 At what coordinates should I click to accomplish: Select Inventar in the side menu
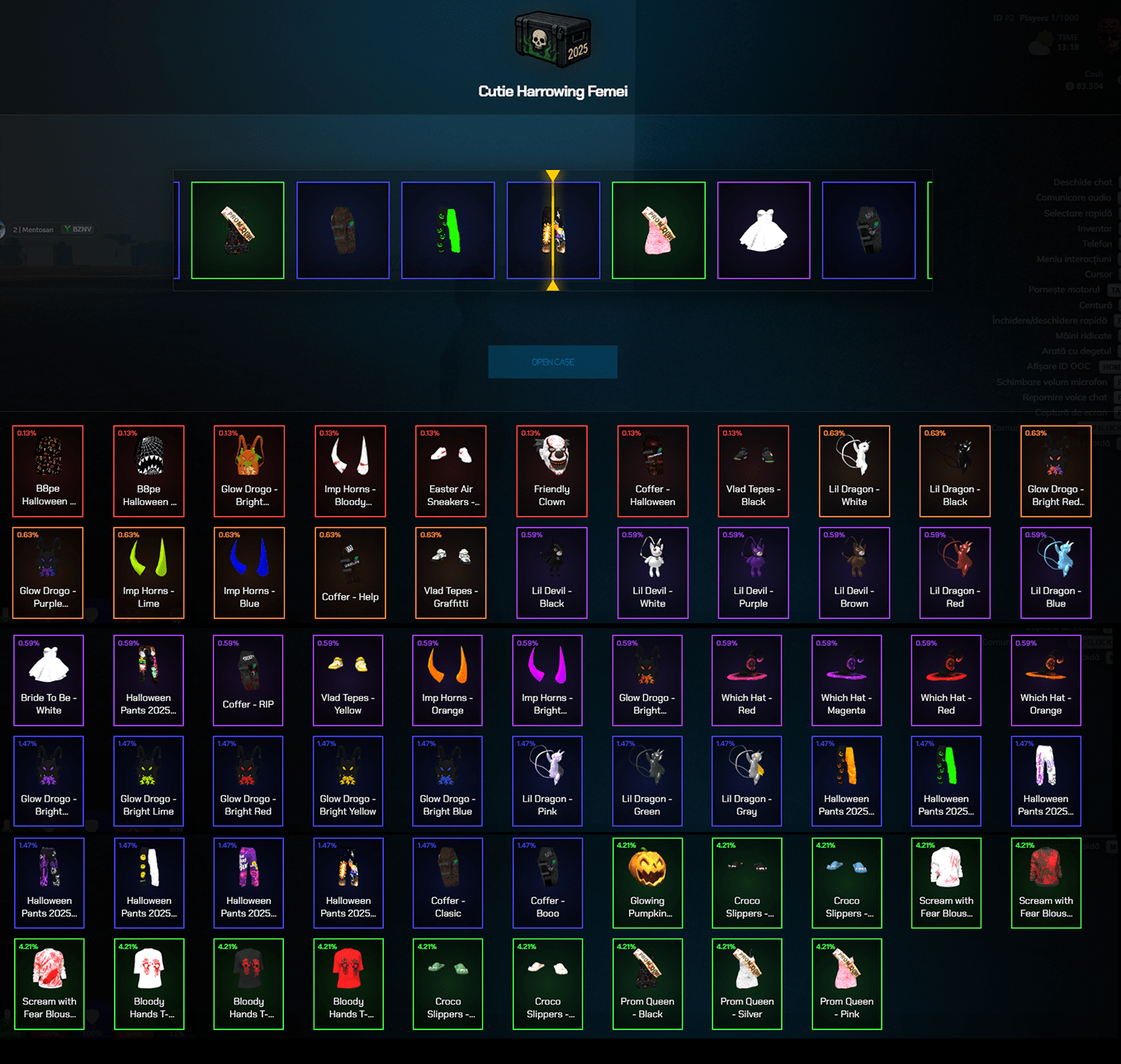pyautogui.click(x=1096, y=228)
